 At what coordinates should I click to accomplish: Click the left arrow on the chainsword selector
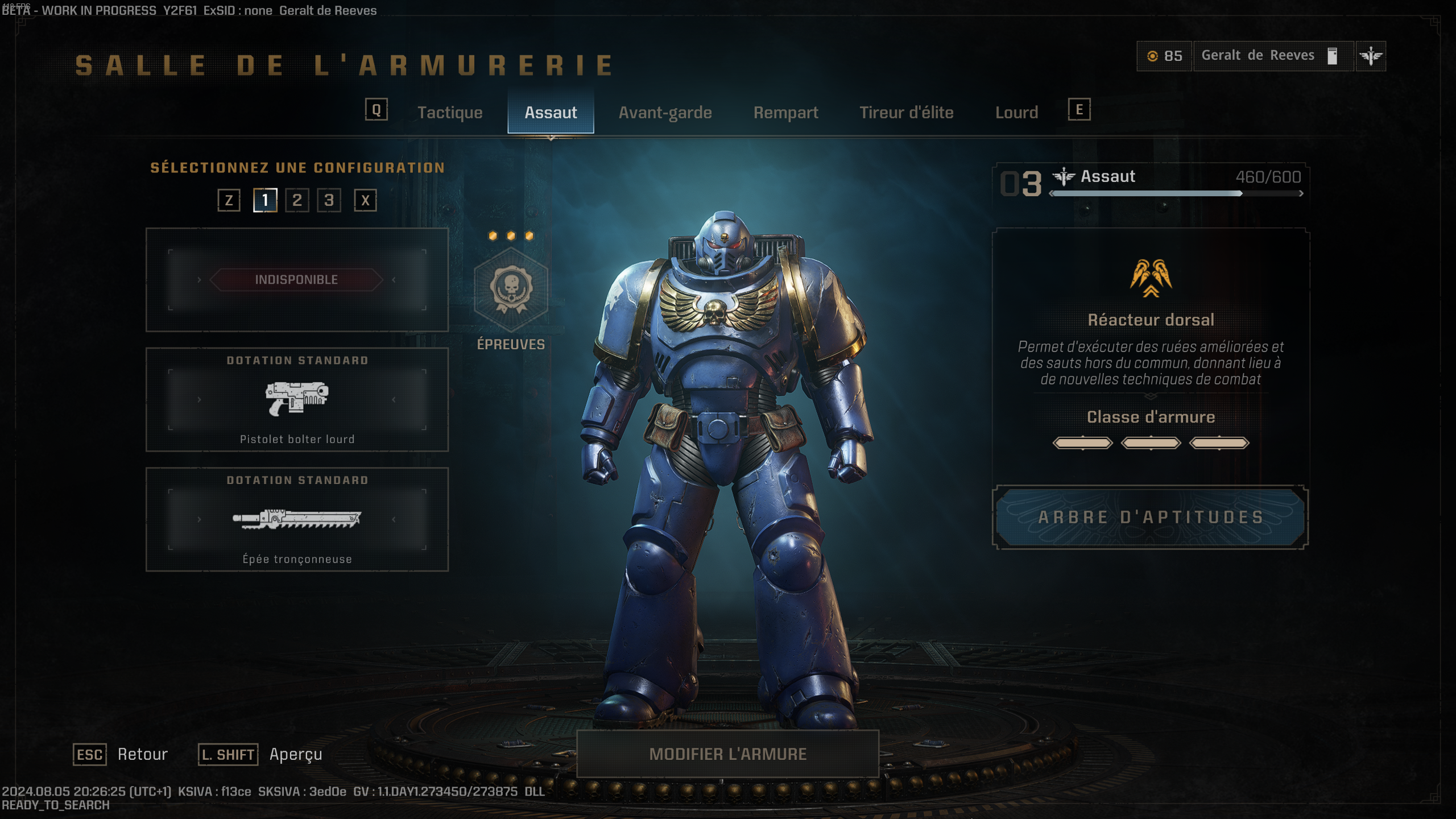(x=198, y=519)
